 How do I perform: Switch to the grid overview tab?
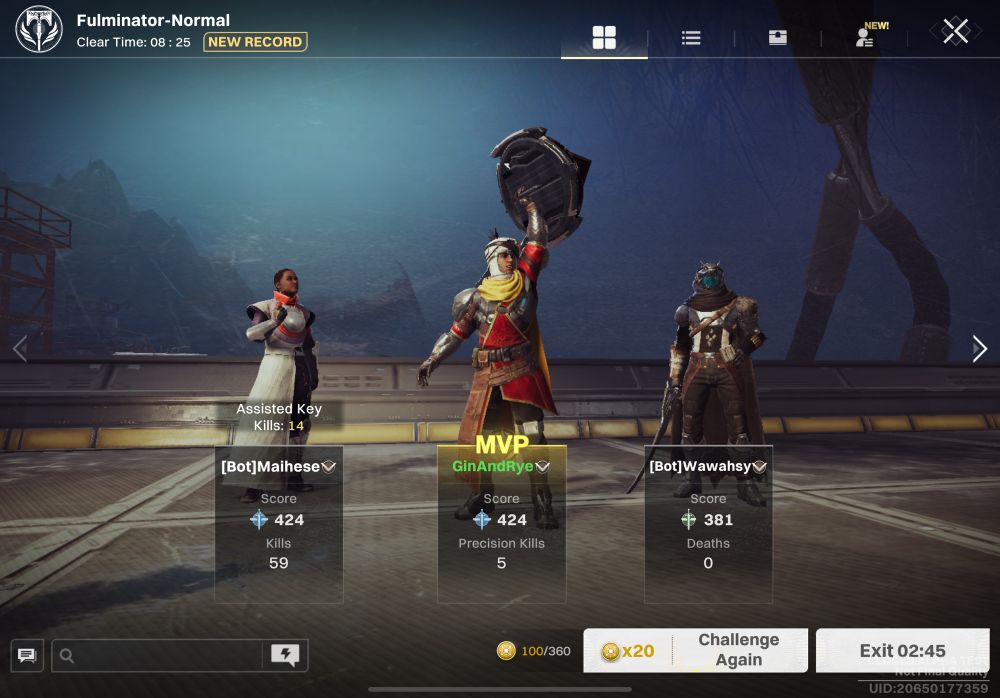[x=604, y=38]
